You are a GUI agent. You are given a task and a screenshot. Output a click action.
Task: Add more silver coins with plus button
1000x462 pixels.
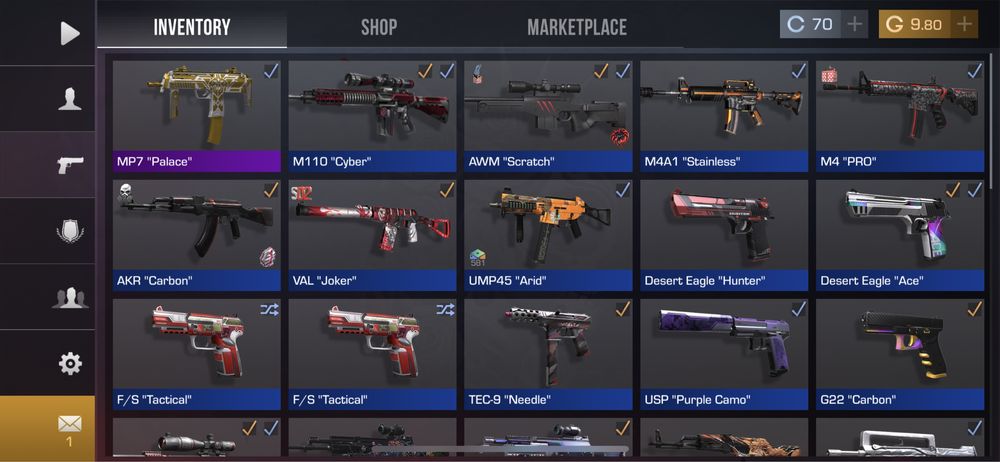click(x=854, y=24)
